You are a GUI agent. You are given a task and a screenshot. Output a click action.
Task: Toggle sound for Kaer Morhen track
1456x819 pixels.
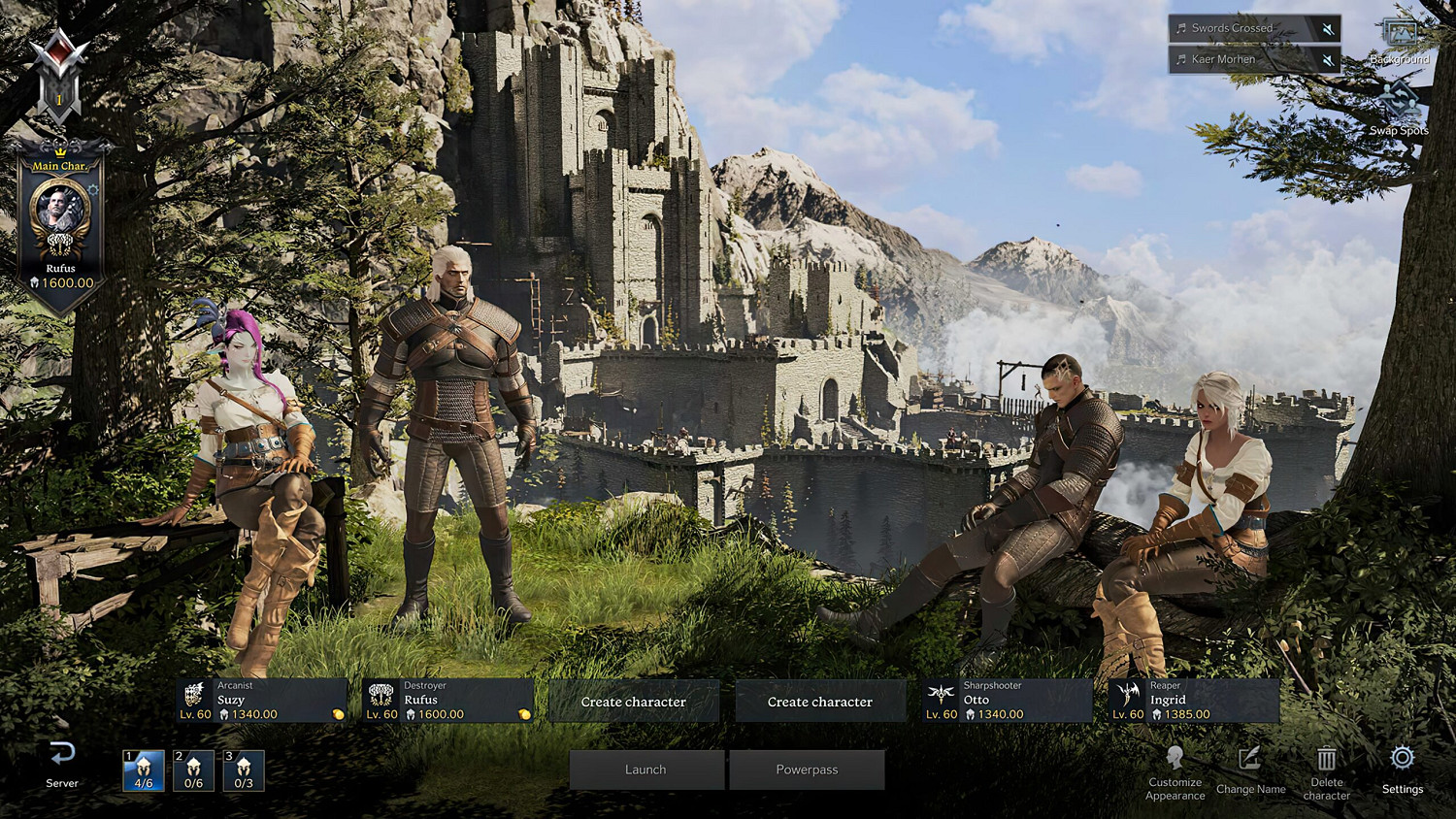1328,60
